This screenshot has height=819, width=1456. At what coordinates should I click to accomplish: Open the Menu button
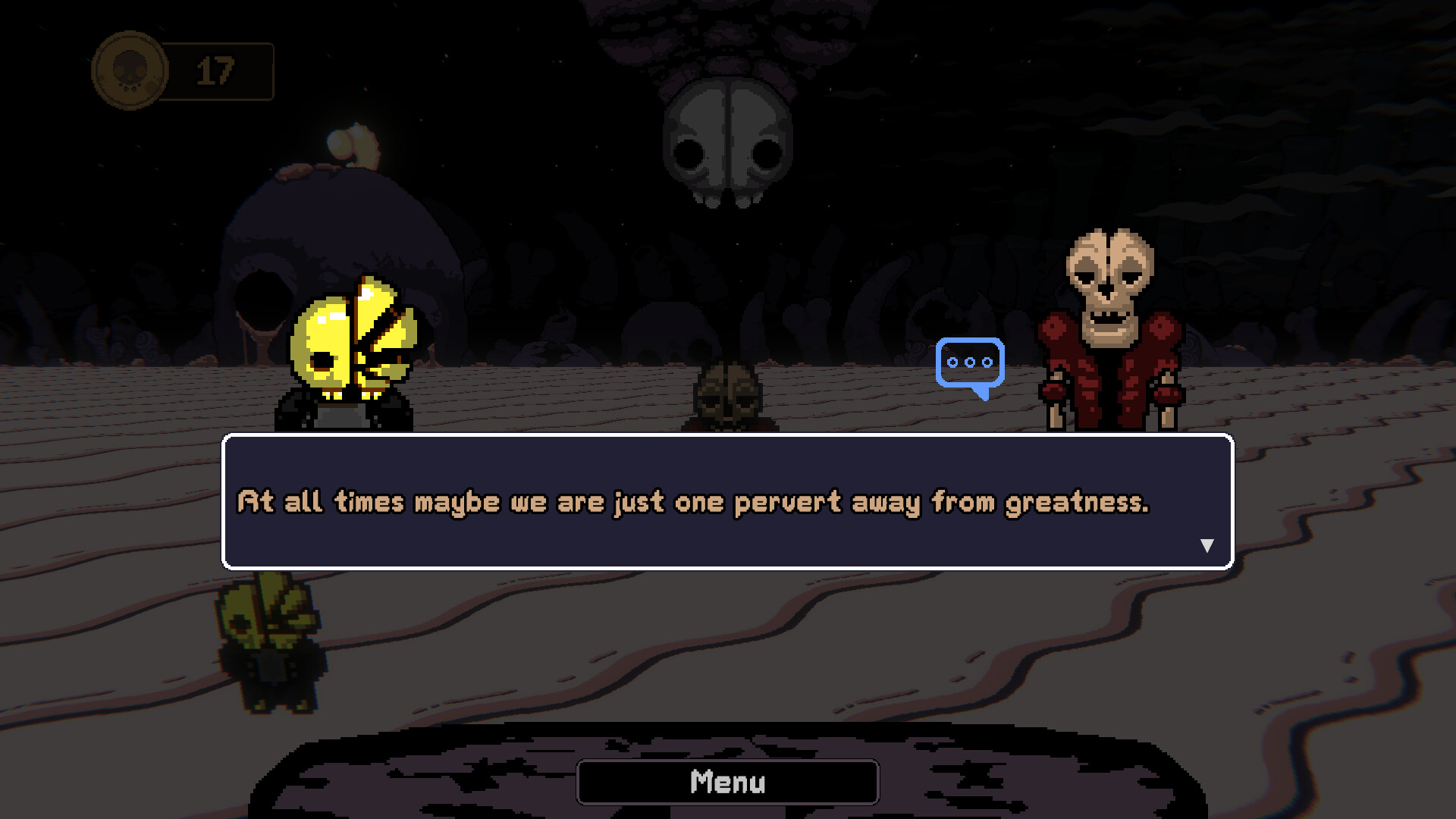click(727, 782)
